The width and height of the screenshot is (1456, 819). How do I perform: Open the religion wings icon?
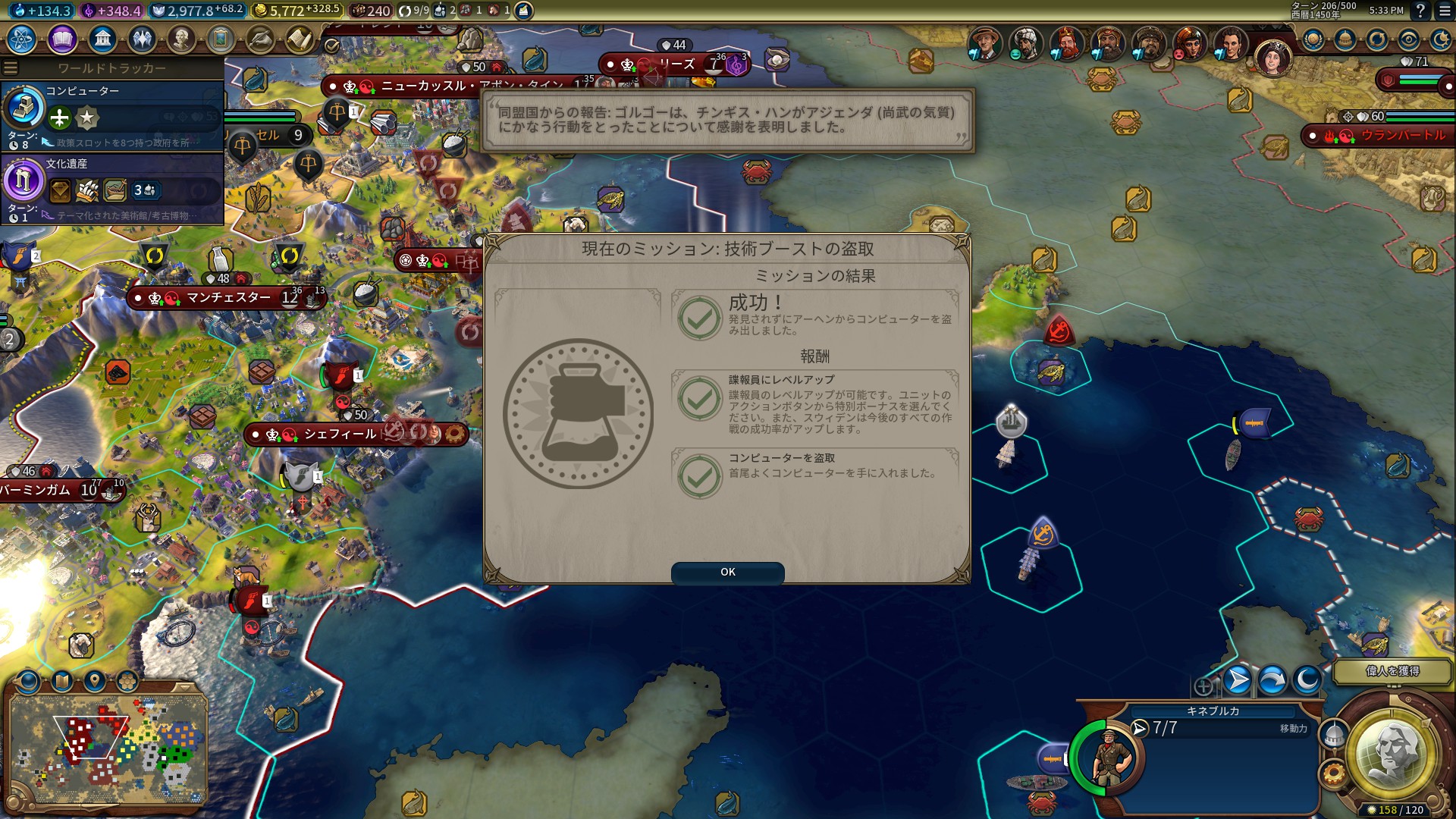pyautogui.click(x=142, y=39)
